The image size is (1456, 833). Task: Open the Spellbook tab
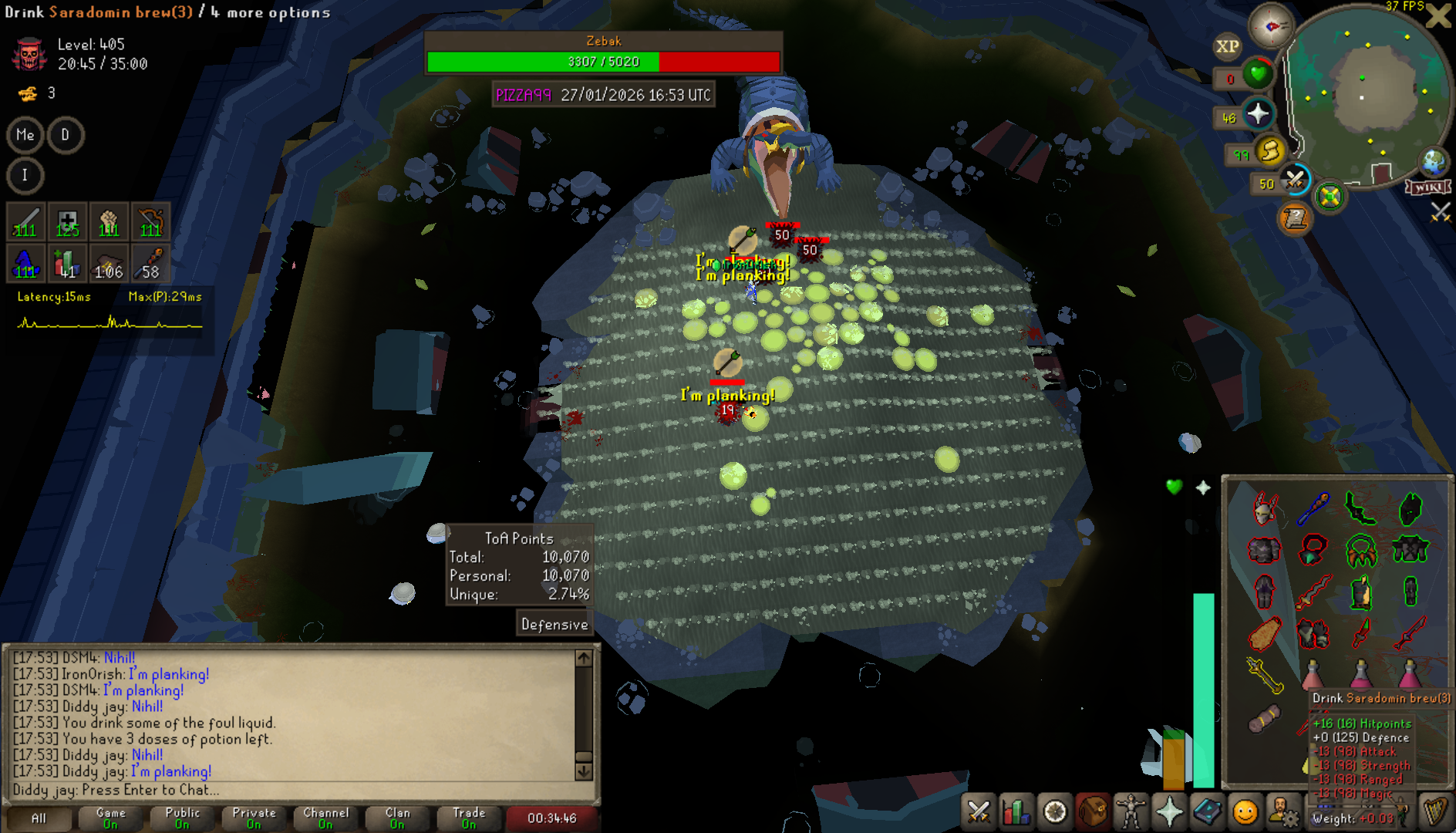coord(1206,812)
